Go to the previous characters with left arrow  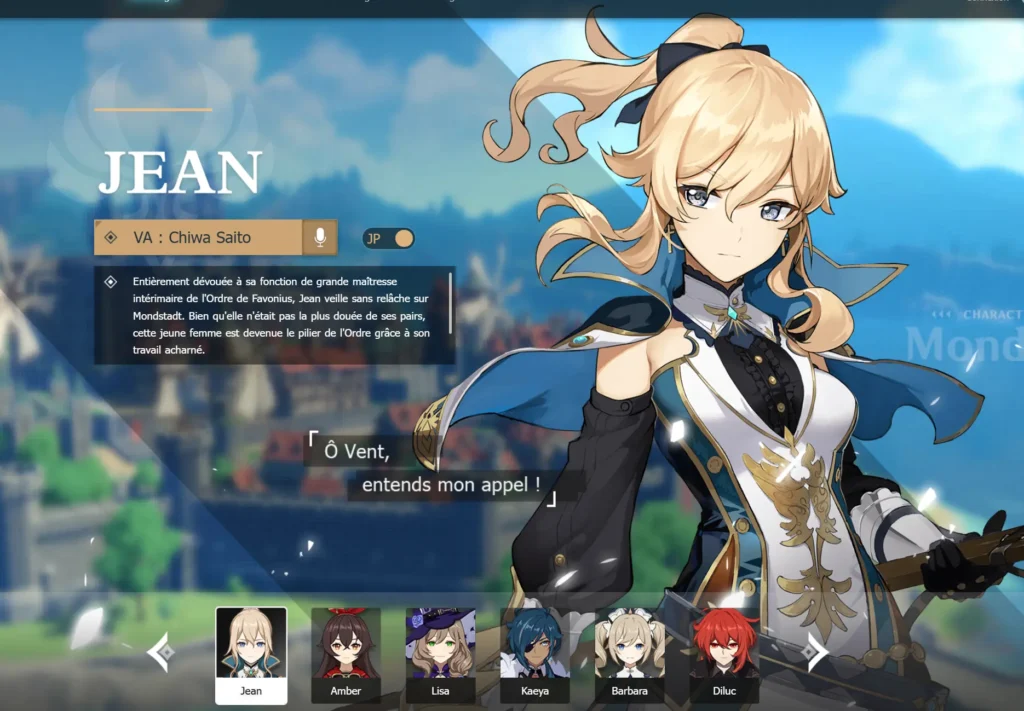[x=161, y=653]
